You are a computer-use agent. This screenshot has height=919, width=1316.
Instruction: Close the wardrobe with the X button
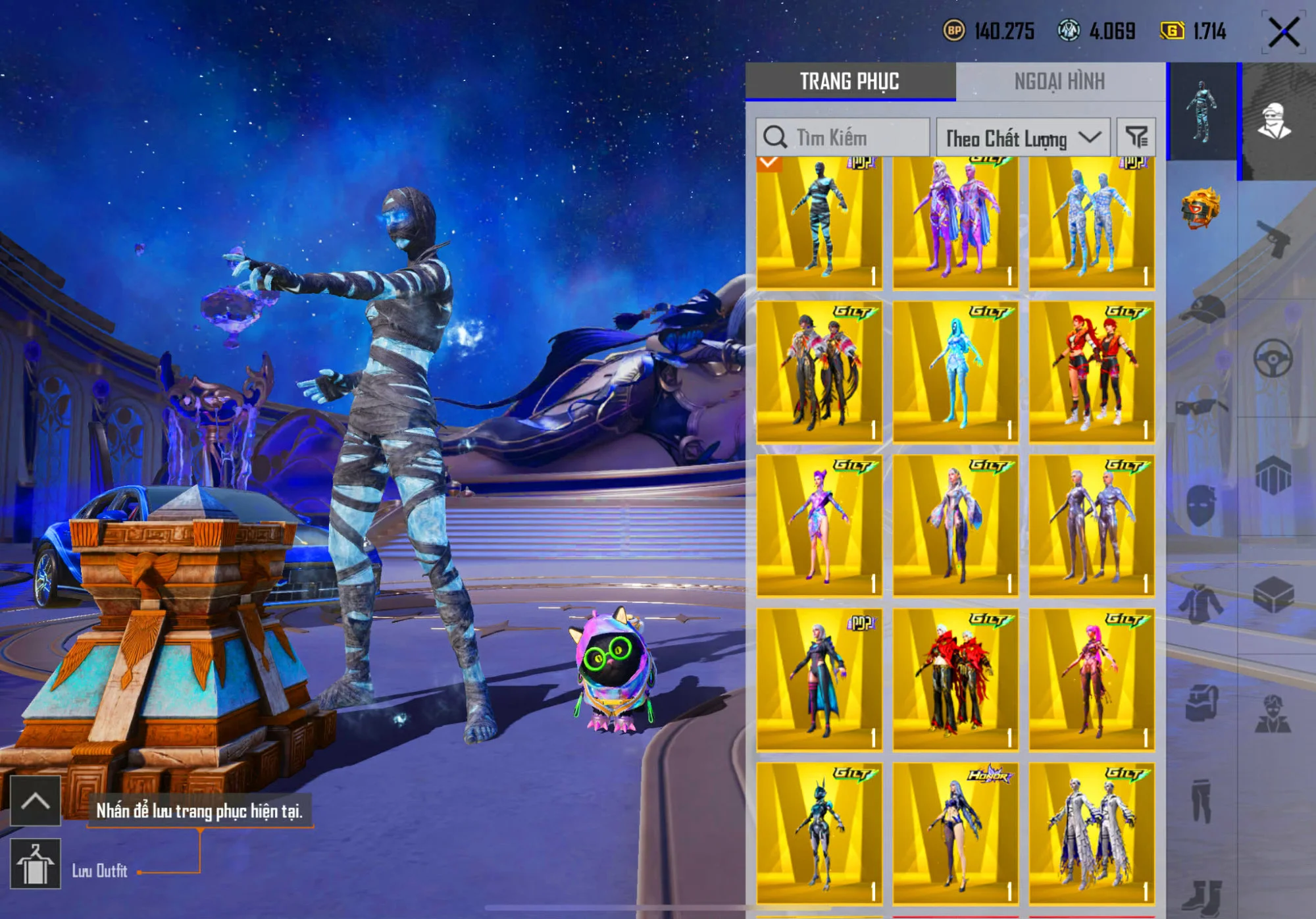[x=1283, y=32]
